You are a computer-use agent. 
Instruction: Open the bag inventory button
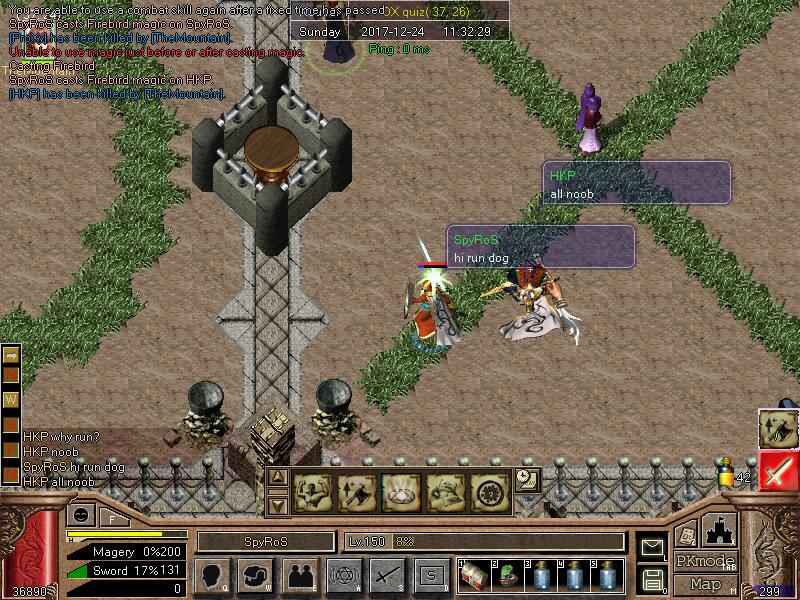click(x=255, y=576)
